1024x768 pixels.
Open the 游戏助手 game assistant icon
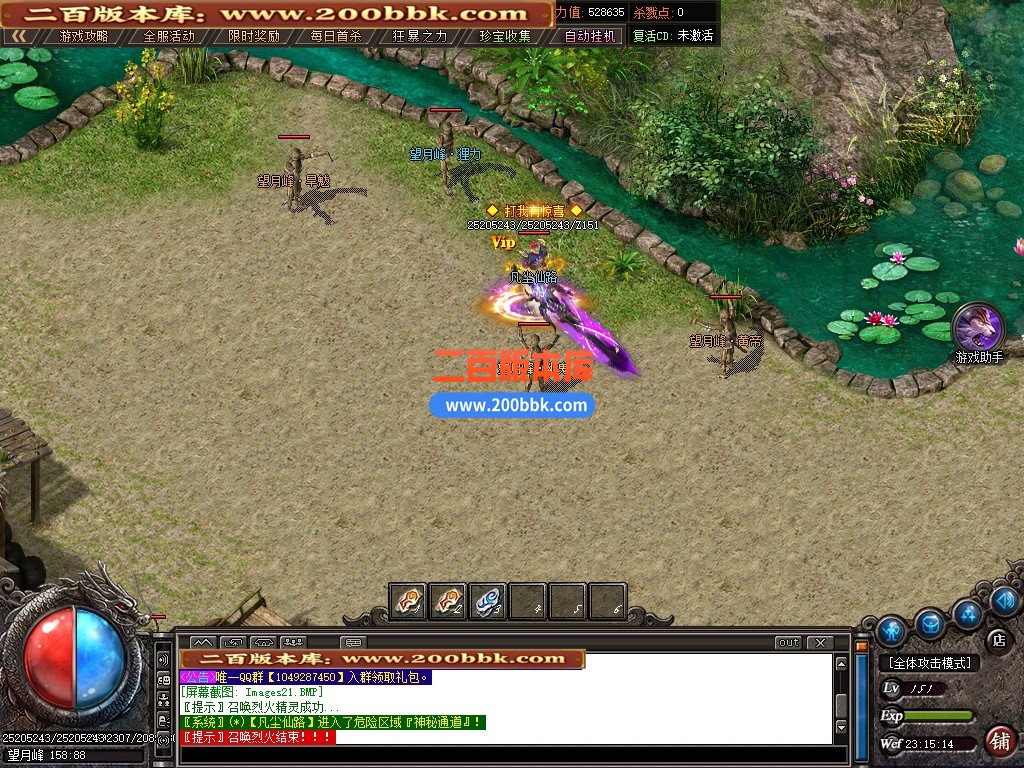[978, 328]
